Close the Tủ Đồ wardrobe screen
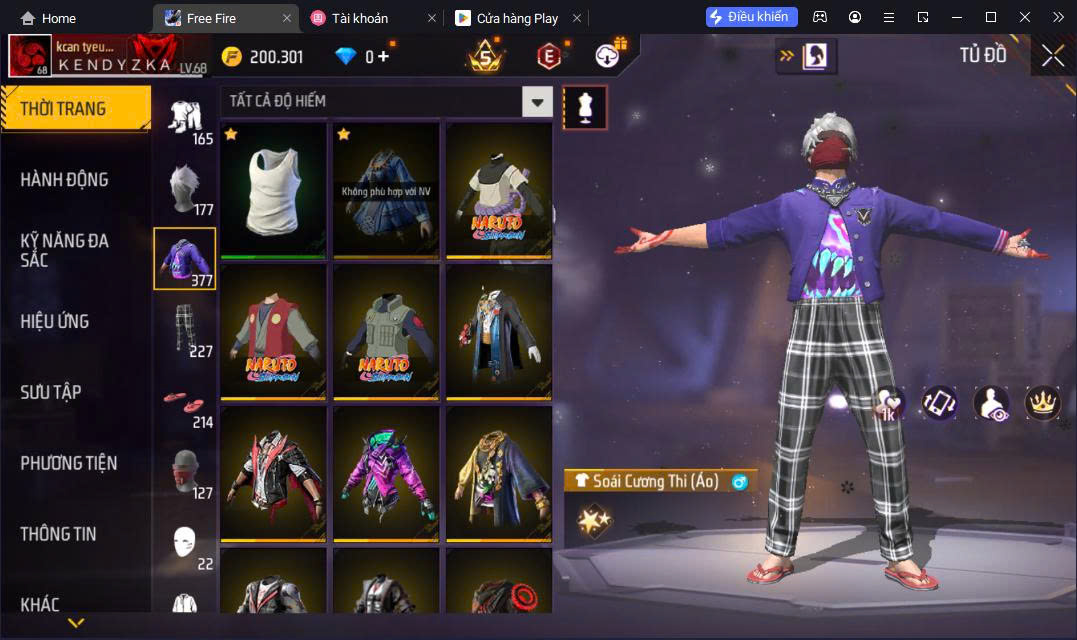 [x=1052, y=56]
